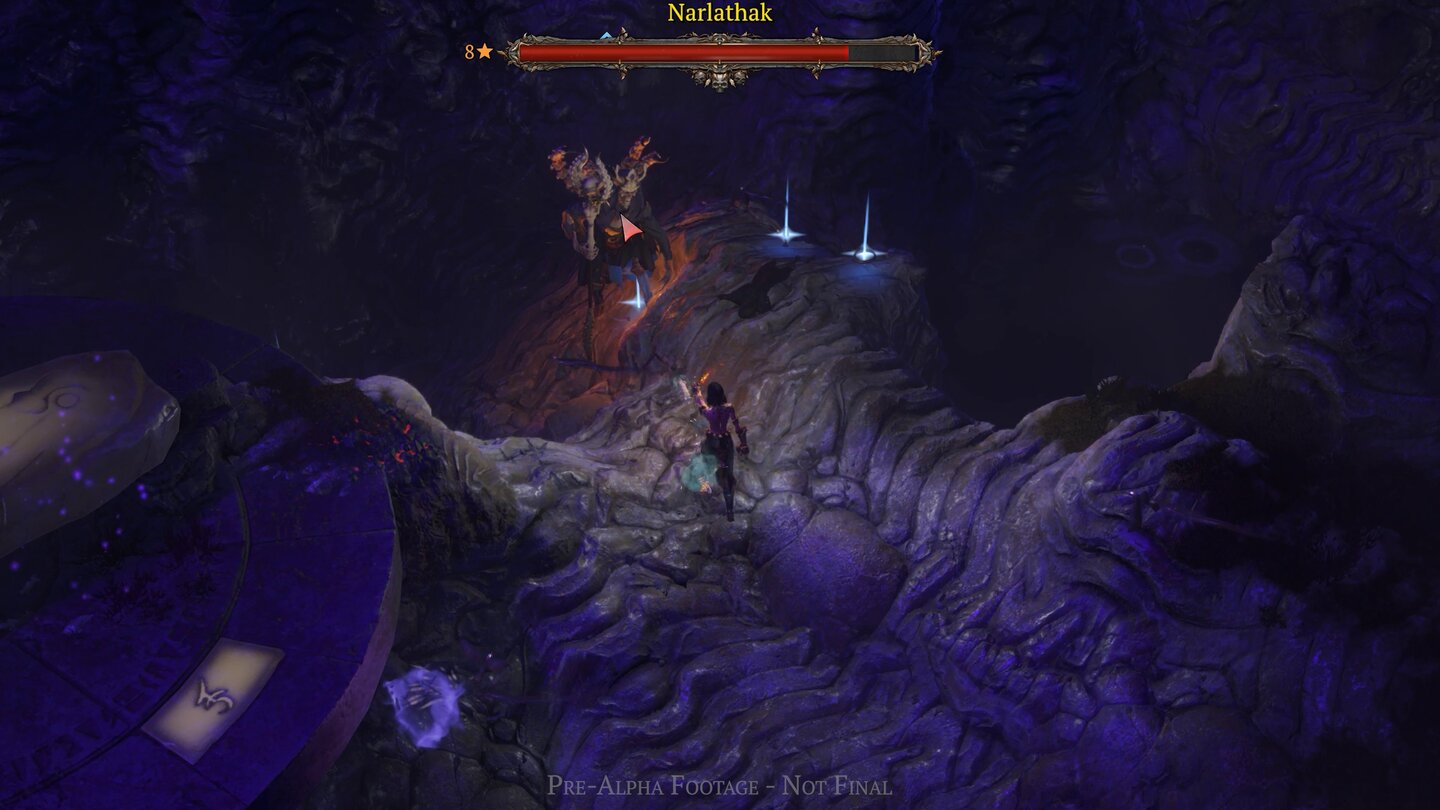1440x810 pixels.
Task: Click the skull ornament below the boss health bar
Action: tap(720, 80)
